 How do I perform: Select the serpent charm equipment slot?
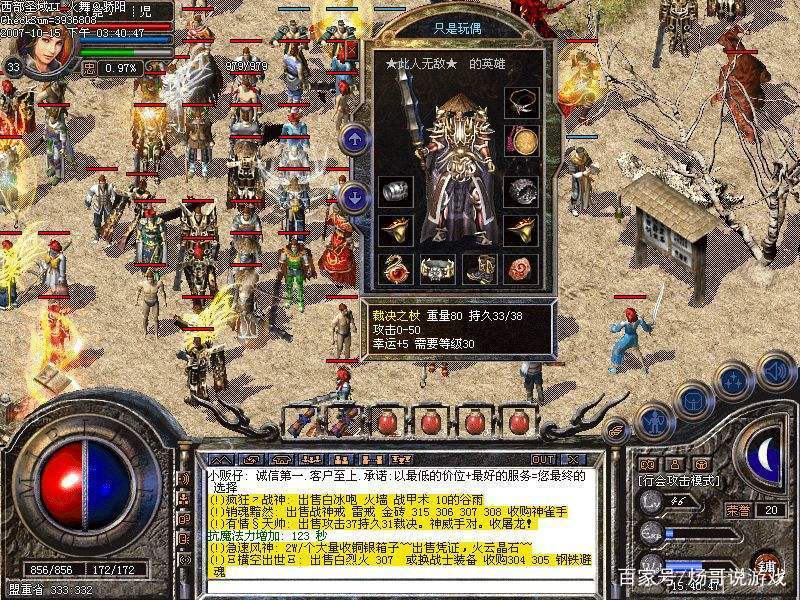click(x=395, y=267)
